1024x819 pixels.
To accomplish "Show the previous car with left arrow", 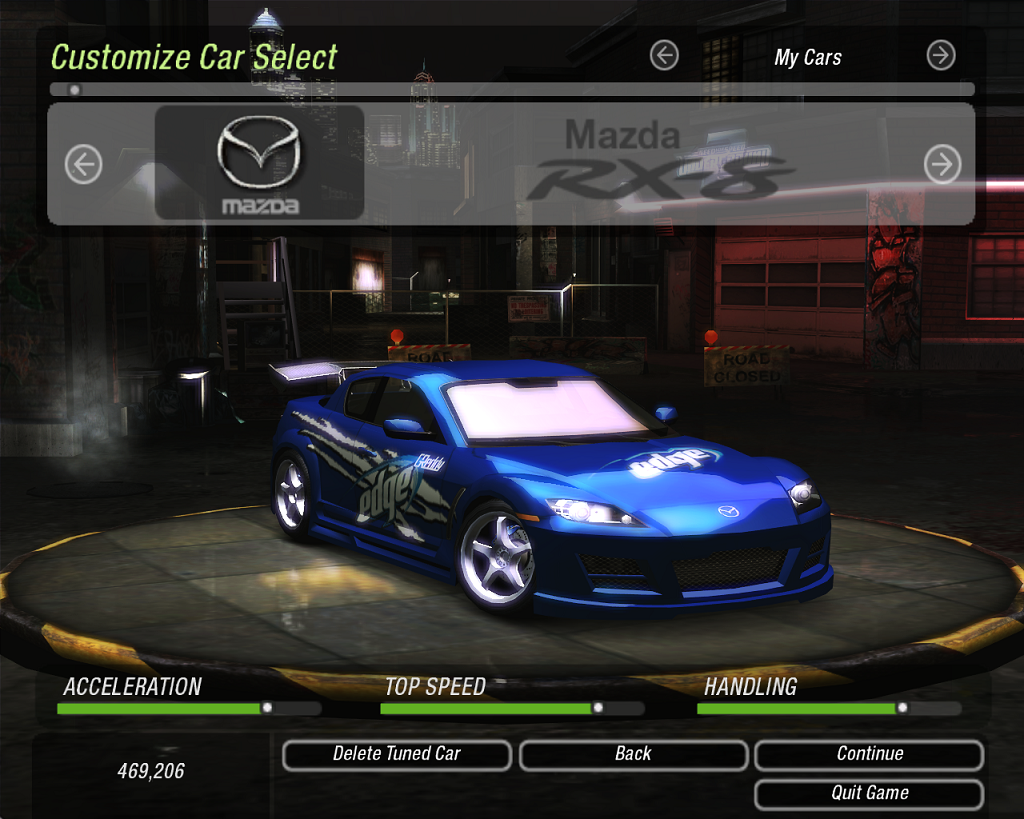I will tap(84, 165).
